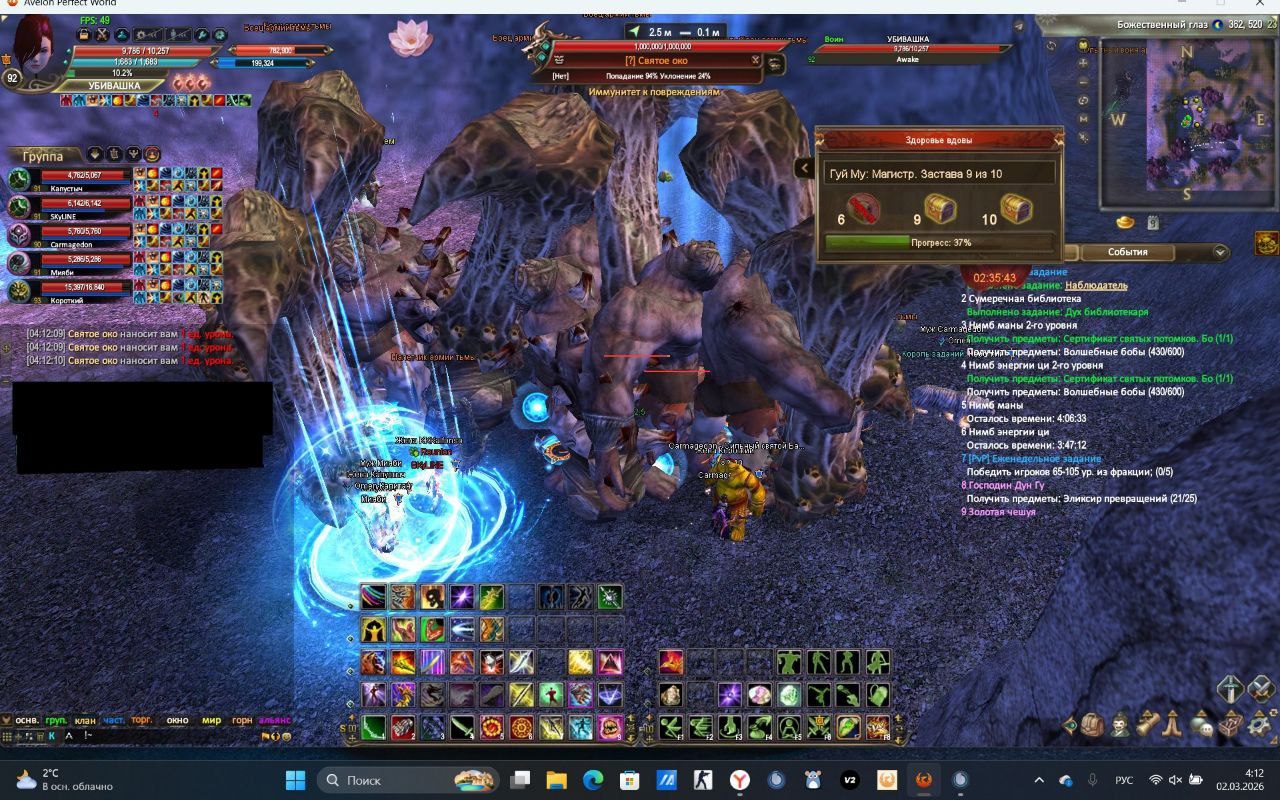Zoom out the minimap with minus button
Screen dimensions: 1280x800
1083,81
